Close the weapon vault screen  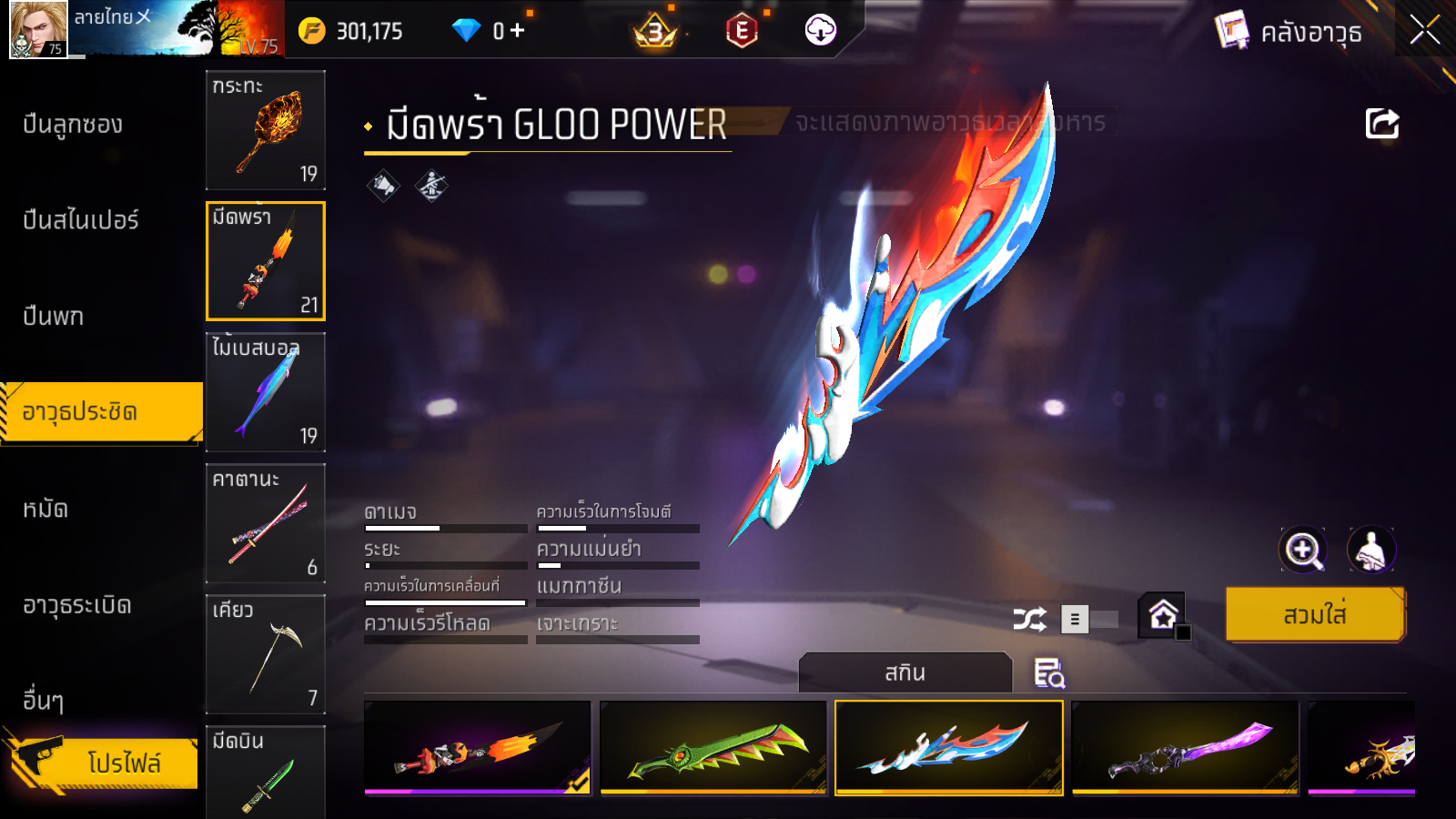[x=1424, y=31]
